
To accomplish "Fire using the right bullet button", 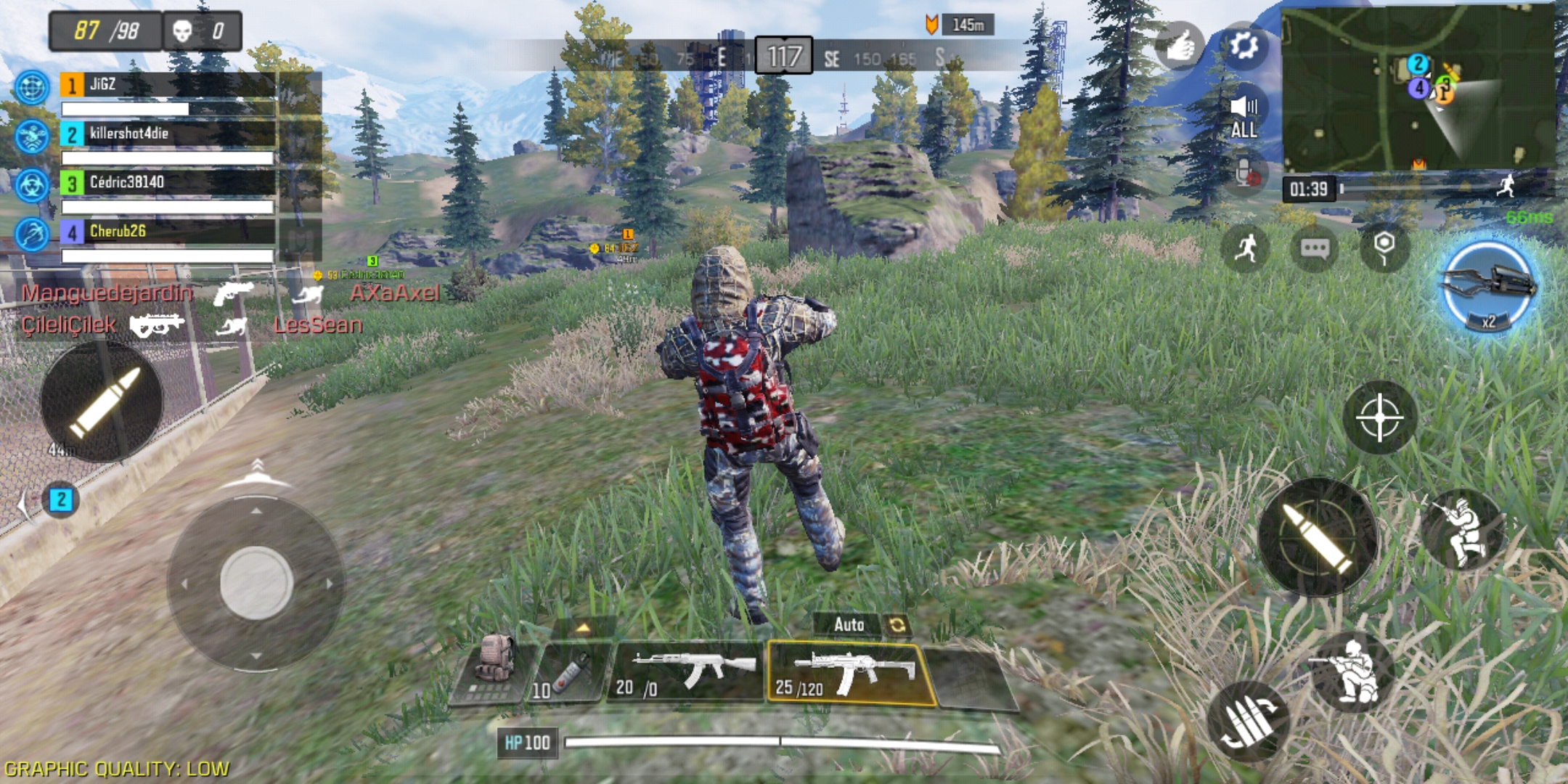I will tap(1317, 538).
